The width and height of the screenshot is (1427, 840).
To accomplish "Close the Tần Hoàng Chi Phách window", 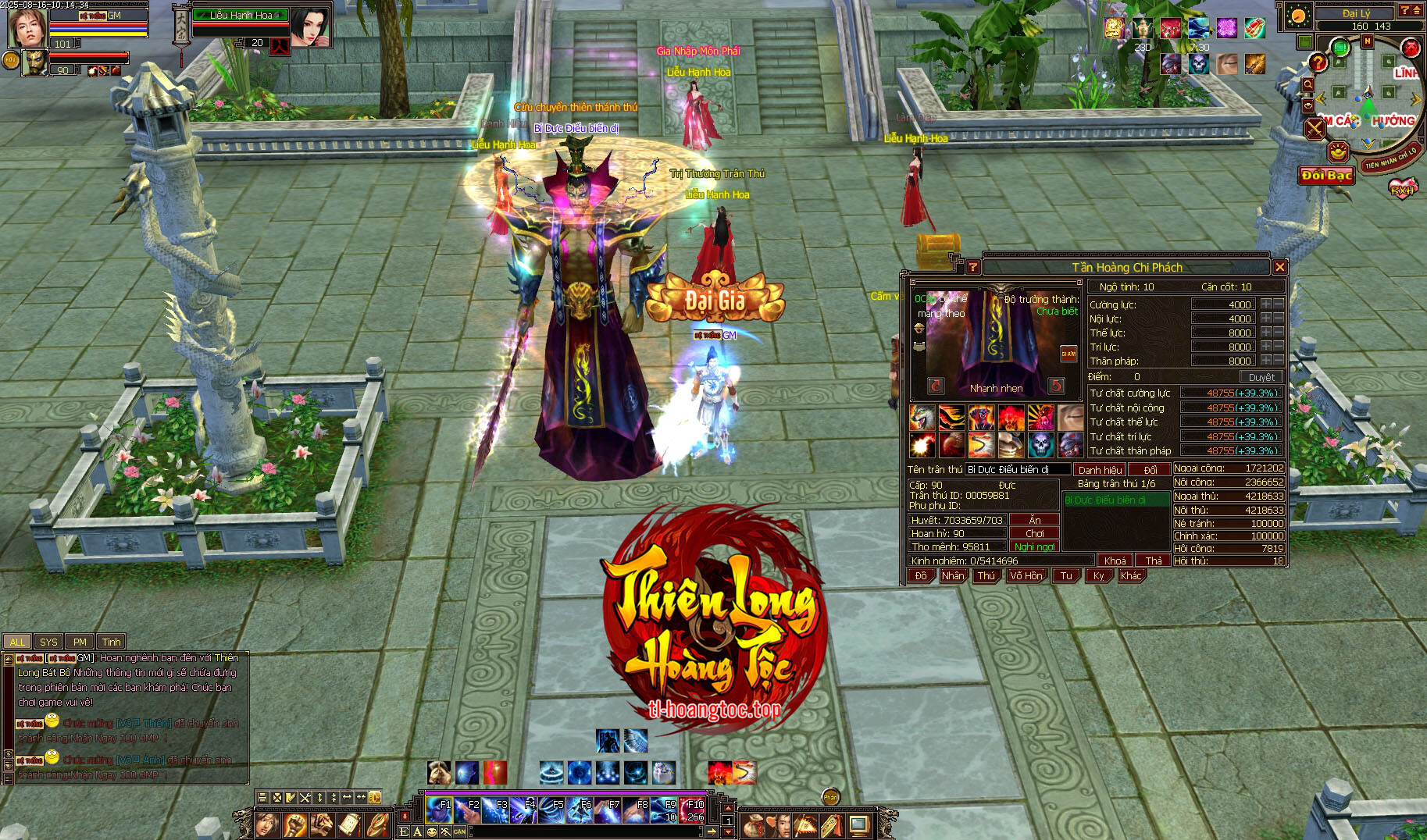I will [1279, 268].
